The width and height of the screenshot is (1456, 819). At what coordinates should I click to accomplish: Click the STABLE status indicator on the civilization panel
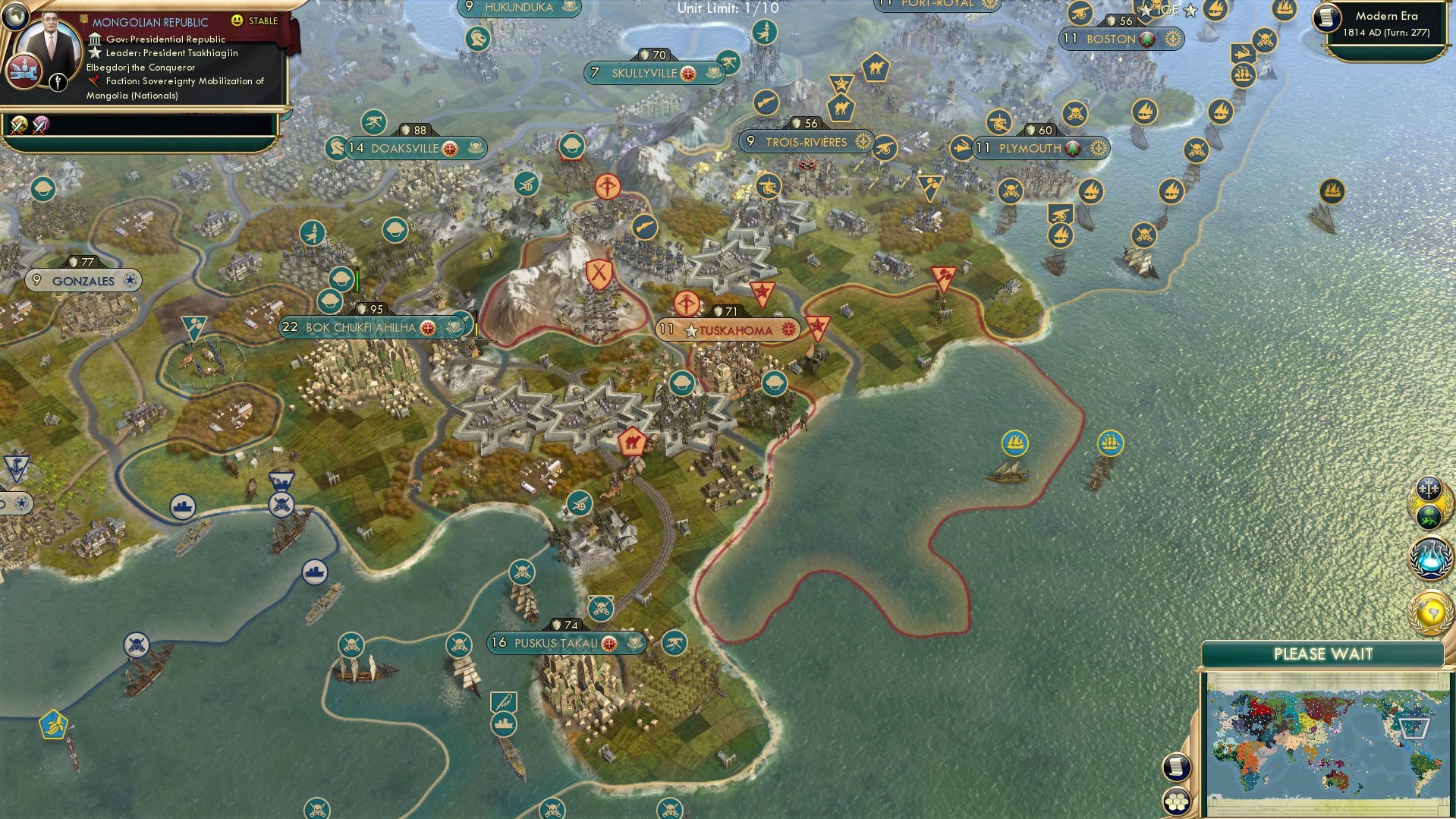click(257, 20)
